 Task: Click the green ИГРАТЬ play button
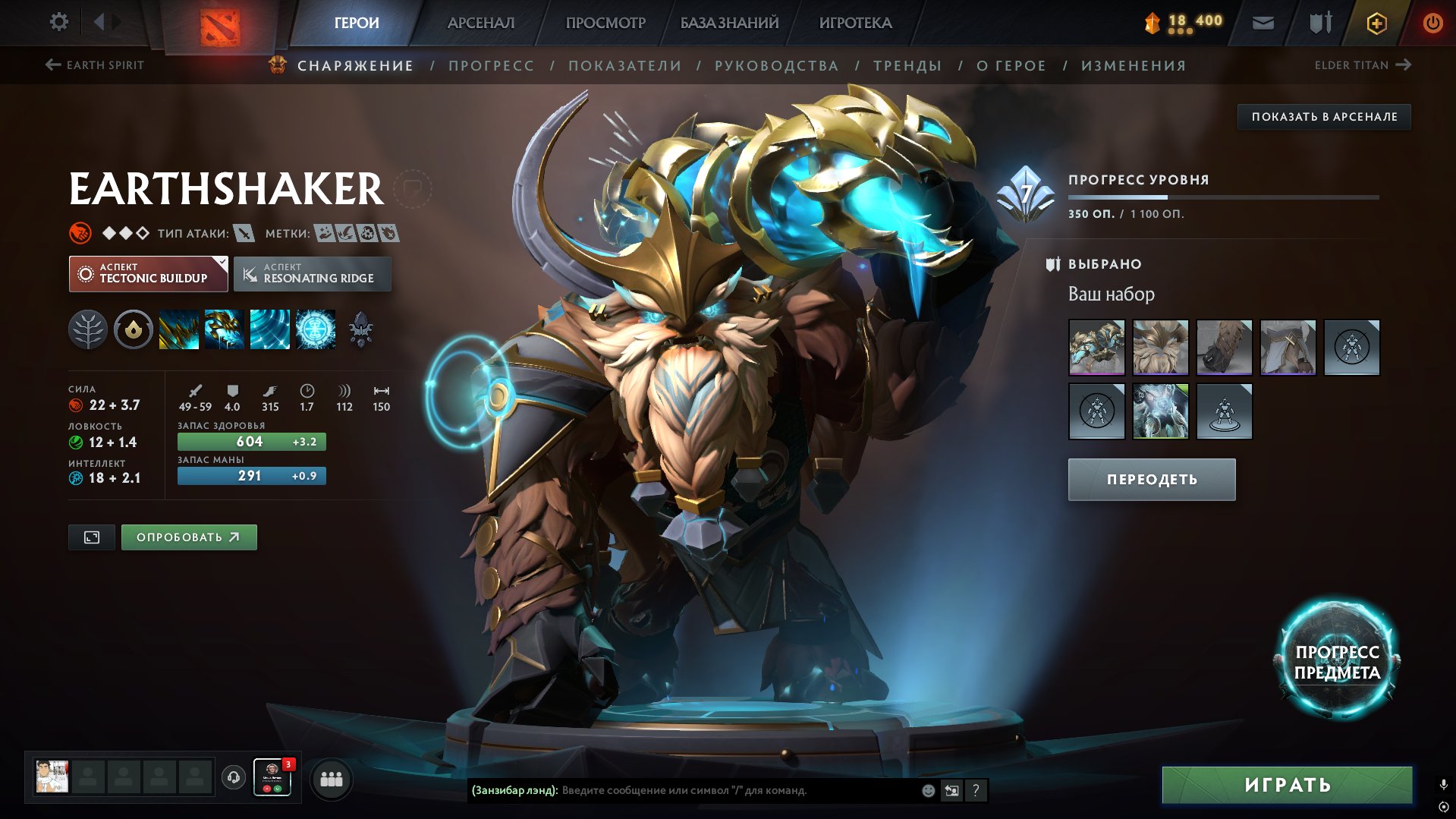(x=1287, y=785)
